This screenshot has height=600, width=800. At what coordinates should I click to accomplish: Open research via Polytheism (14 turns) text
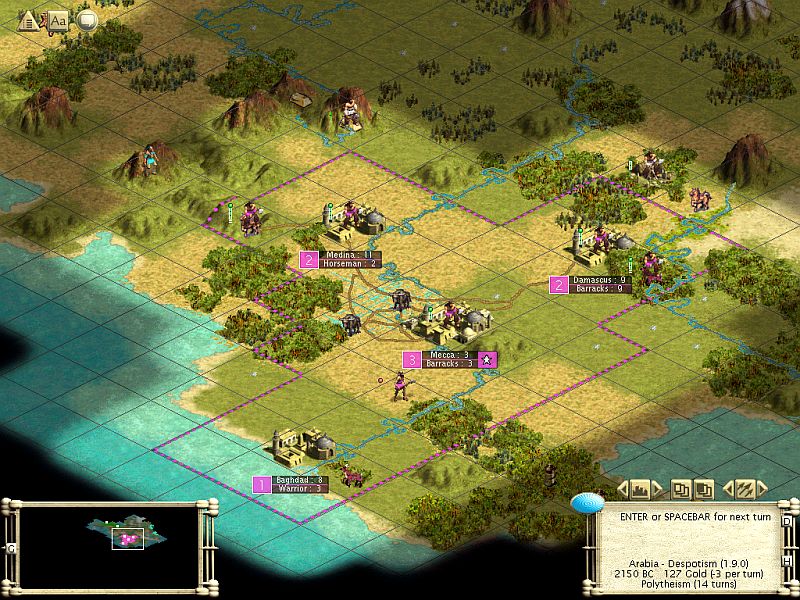tap(690, 585)
